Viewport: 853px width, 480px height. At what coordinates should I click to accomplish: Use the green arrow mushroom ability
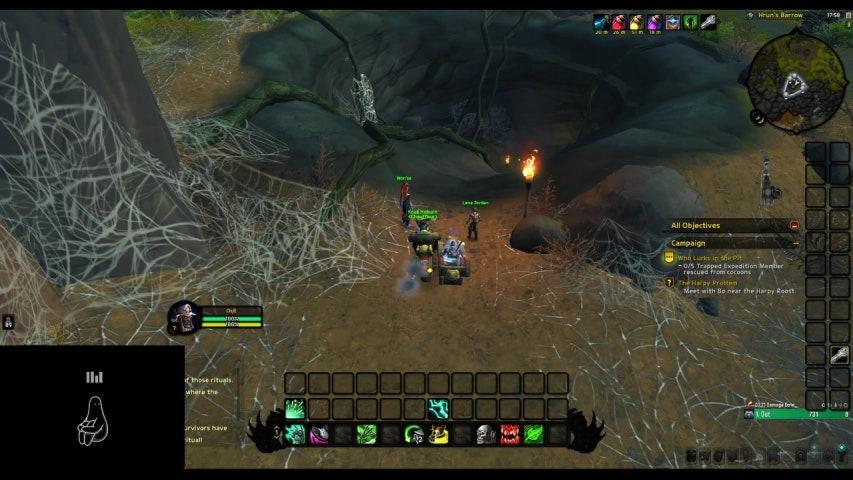coord(414,434)
